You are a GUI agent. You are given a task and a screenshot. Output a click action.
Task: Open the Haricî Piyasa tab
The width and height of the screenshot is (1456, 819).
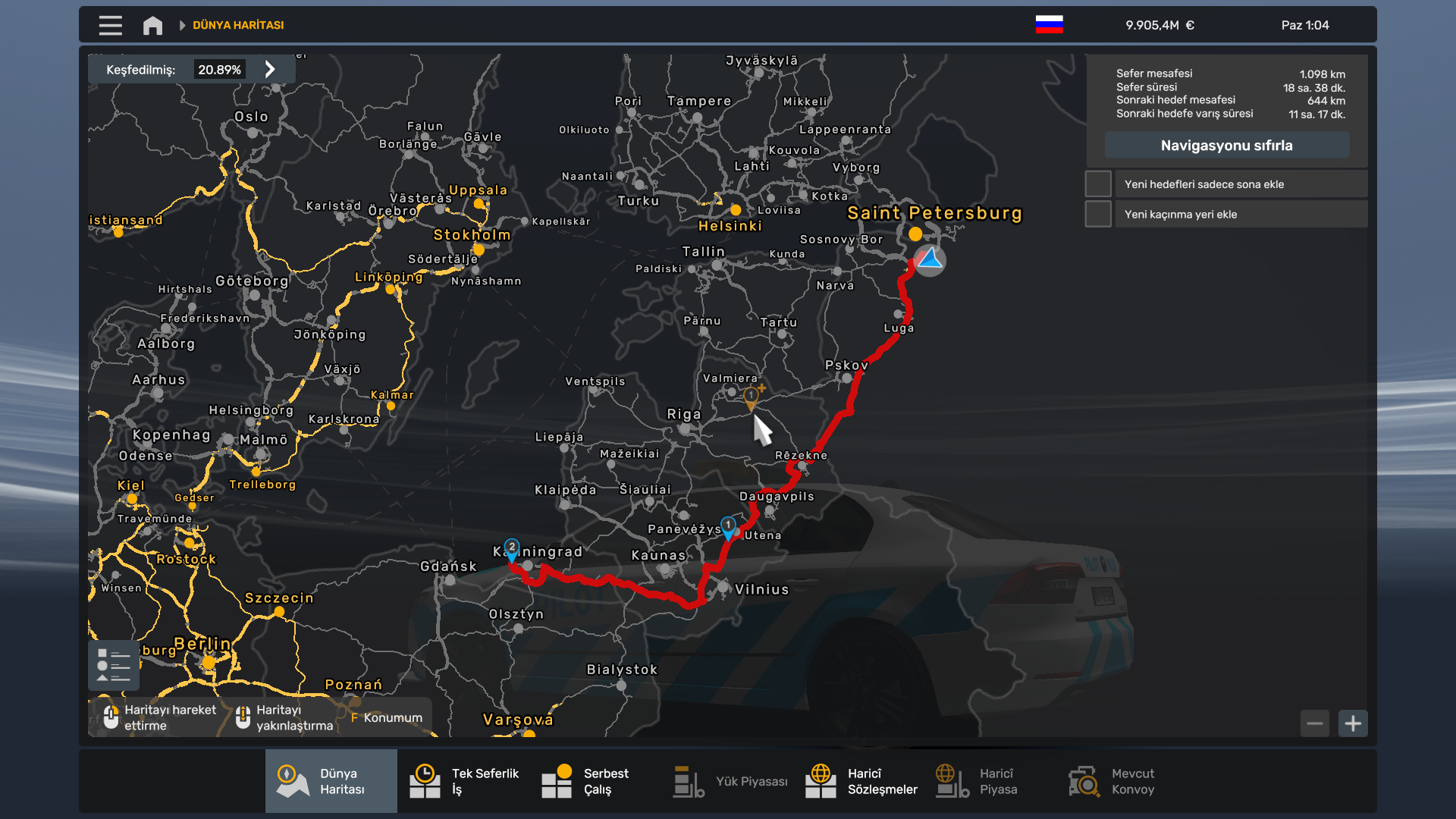click(x=976, y=781)
